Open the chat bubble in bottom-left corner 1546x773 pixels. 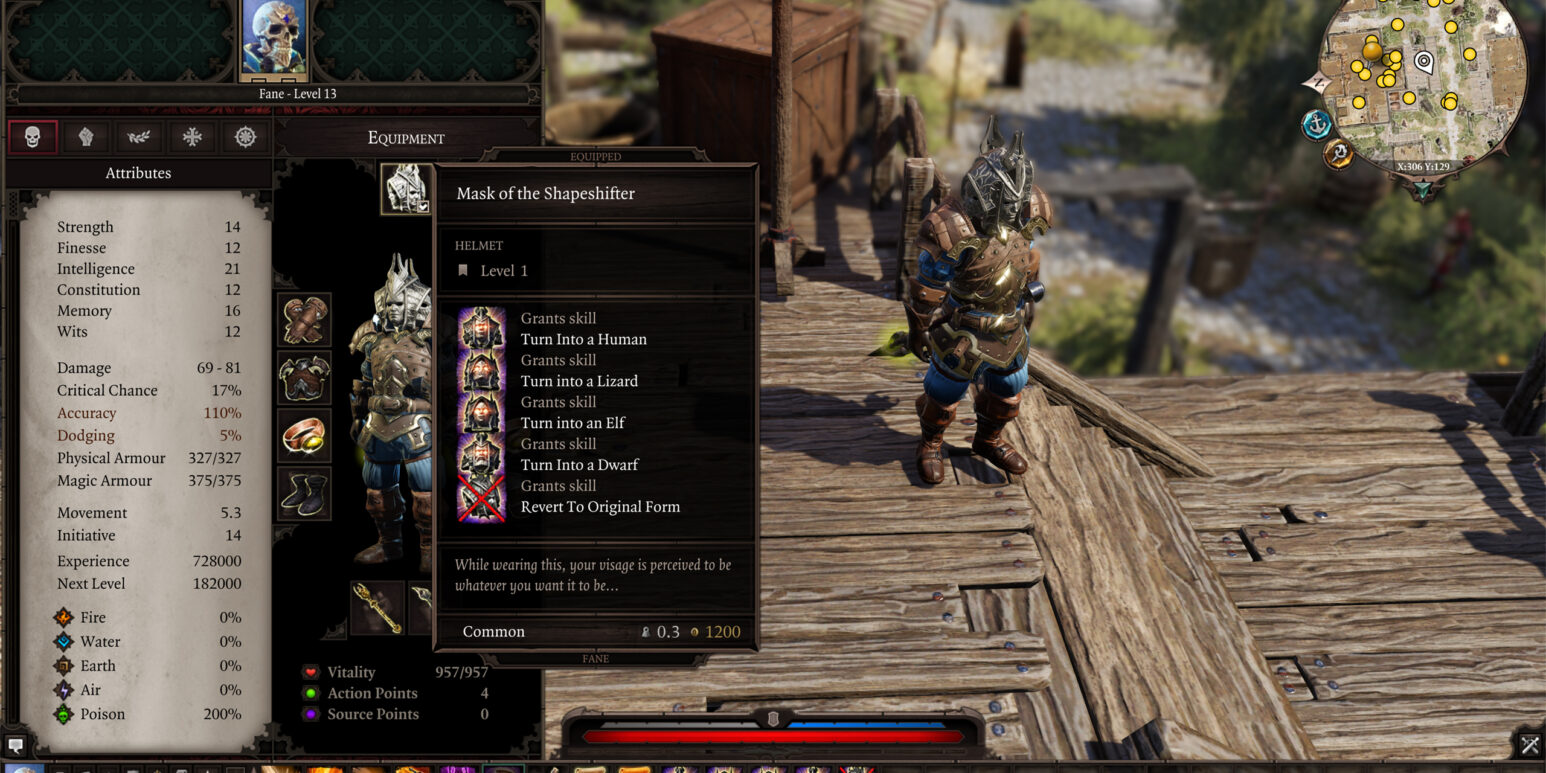16,745
